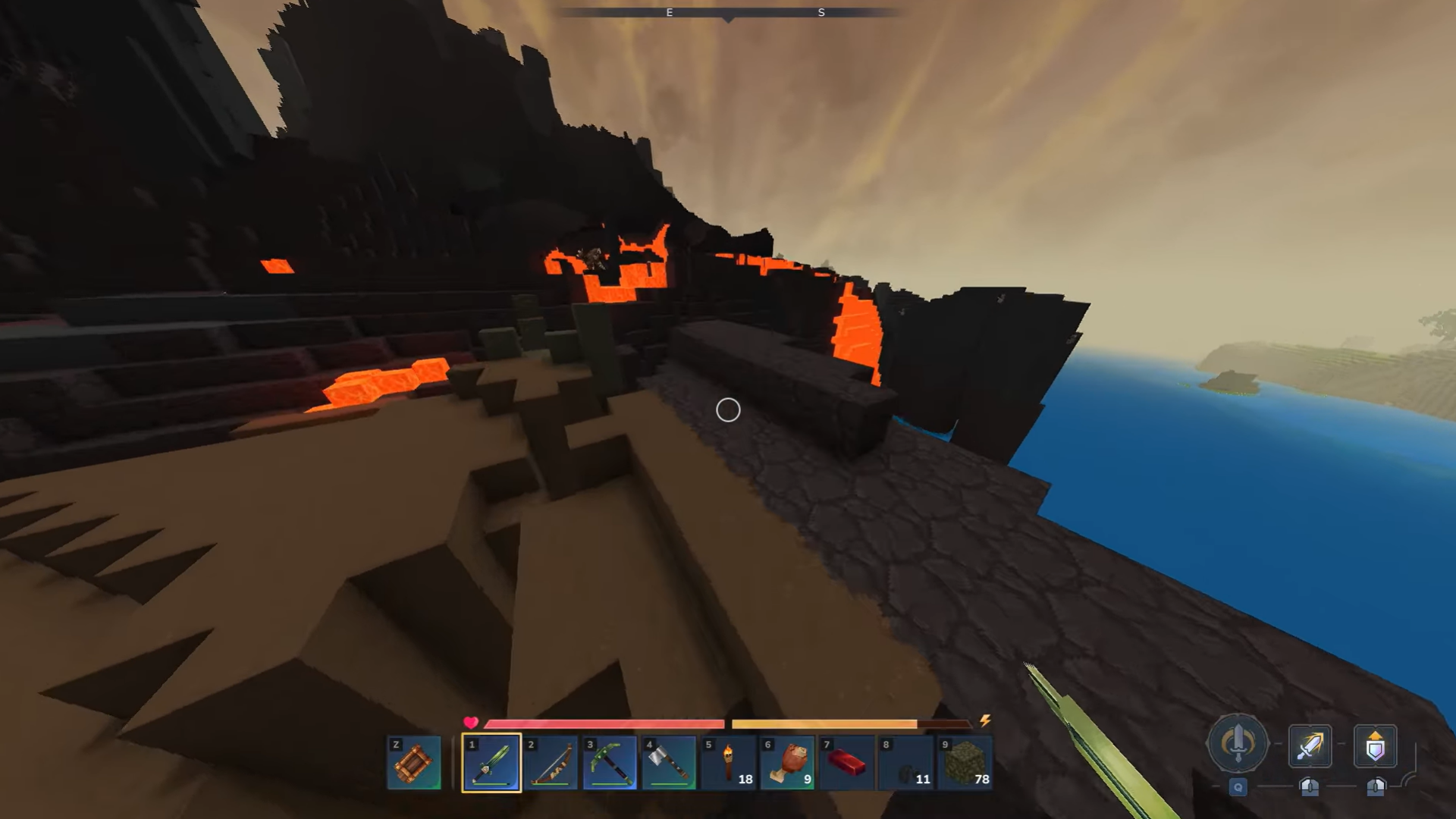This screenshot has width=1456, height=819.
Task: Select the torch stack in slot 5
Action: tap(728, 762)
